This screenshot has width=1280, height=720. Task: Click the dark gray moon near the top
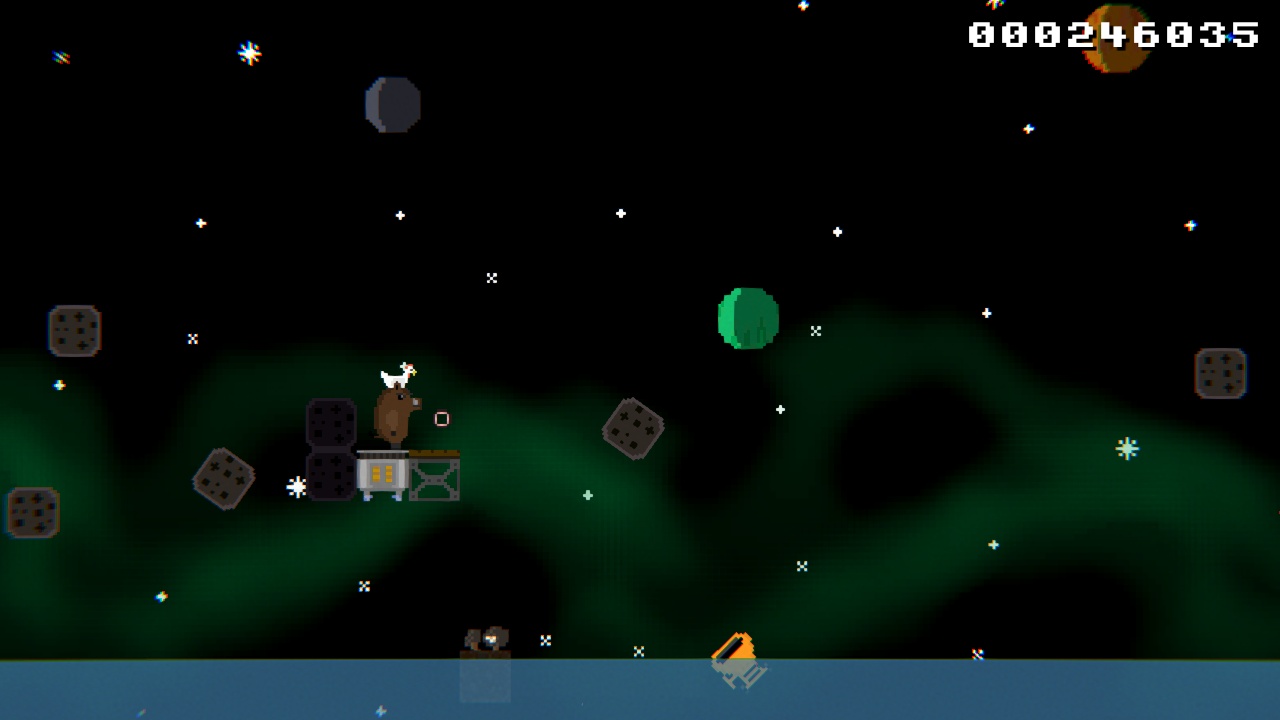pyautogui.click(x=392, y=104)
